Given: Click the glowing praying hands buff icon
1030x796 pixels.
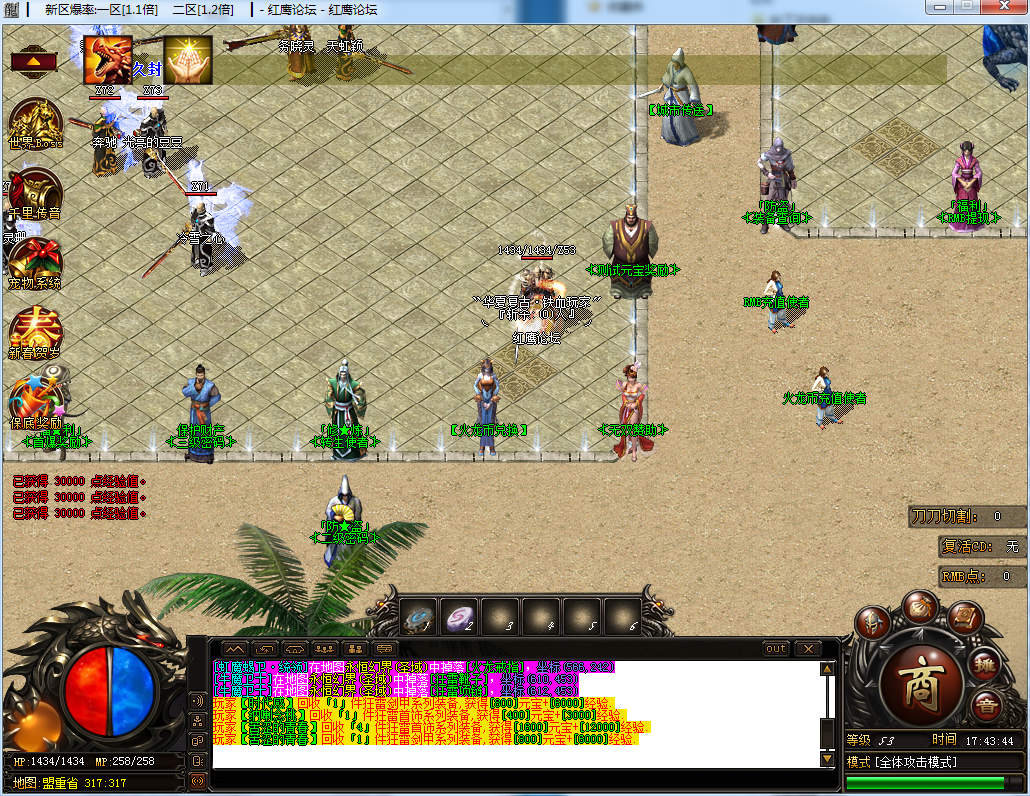Looking at the screenshot, I should pyautogui.click(x=188, y=60).
